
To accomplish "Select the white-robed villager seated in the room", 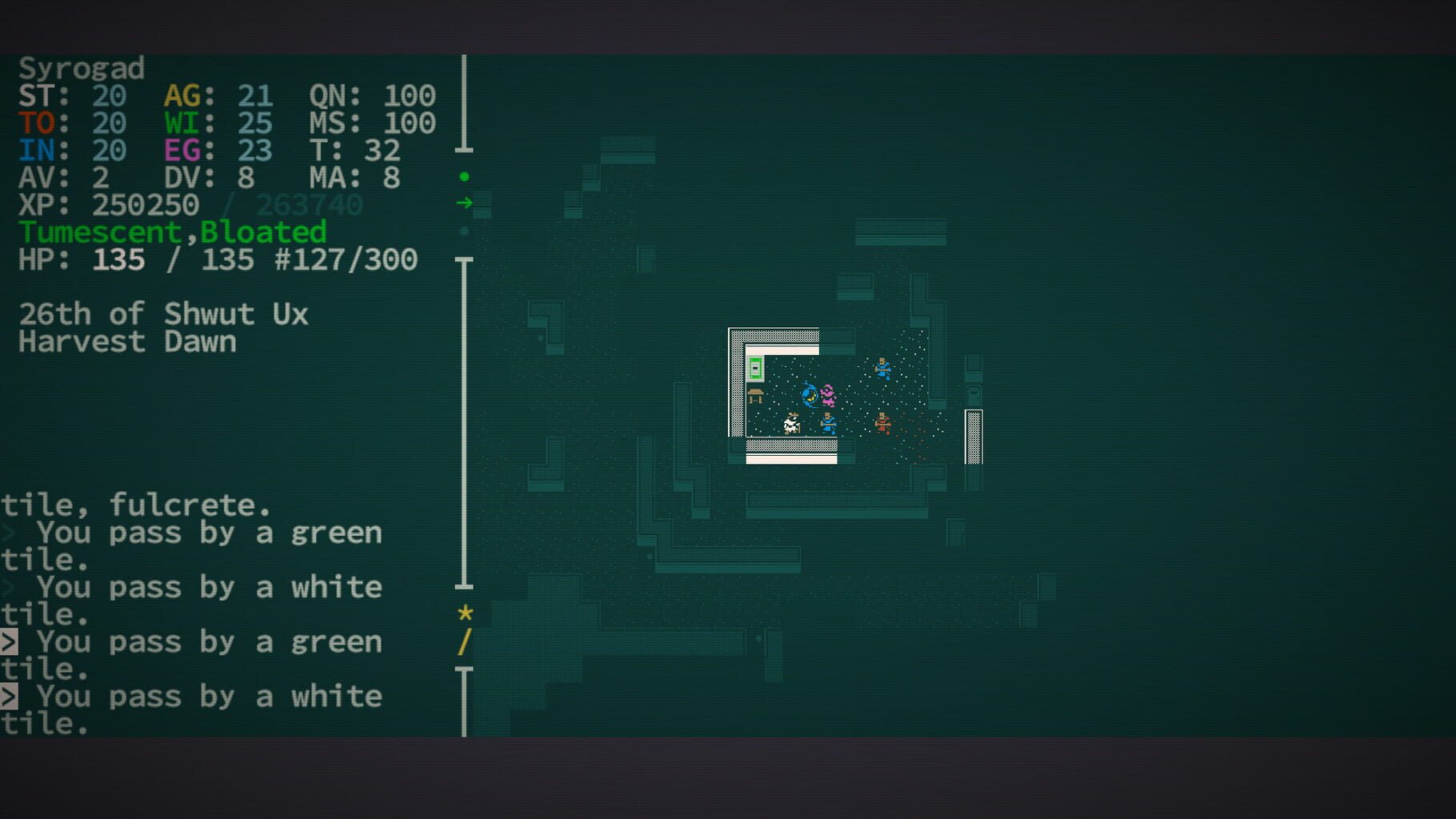I will pos(791,423).
